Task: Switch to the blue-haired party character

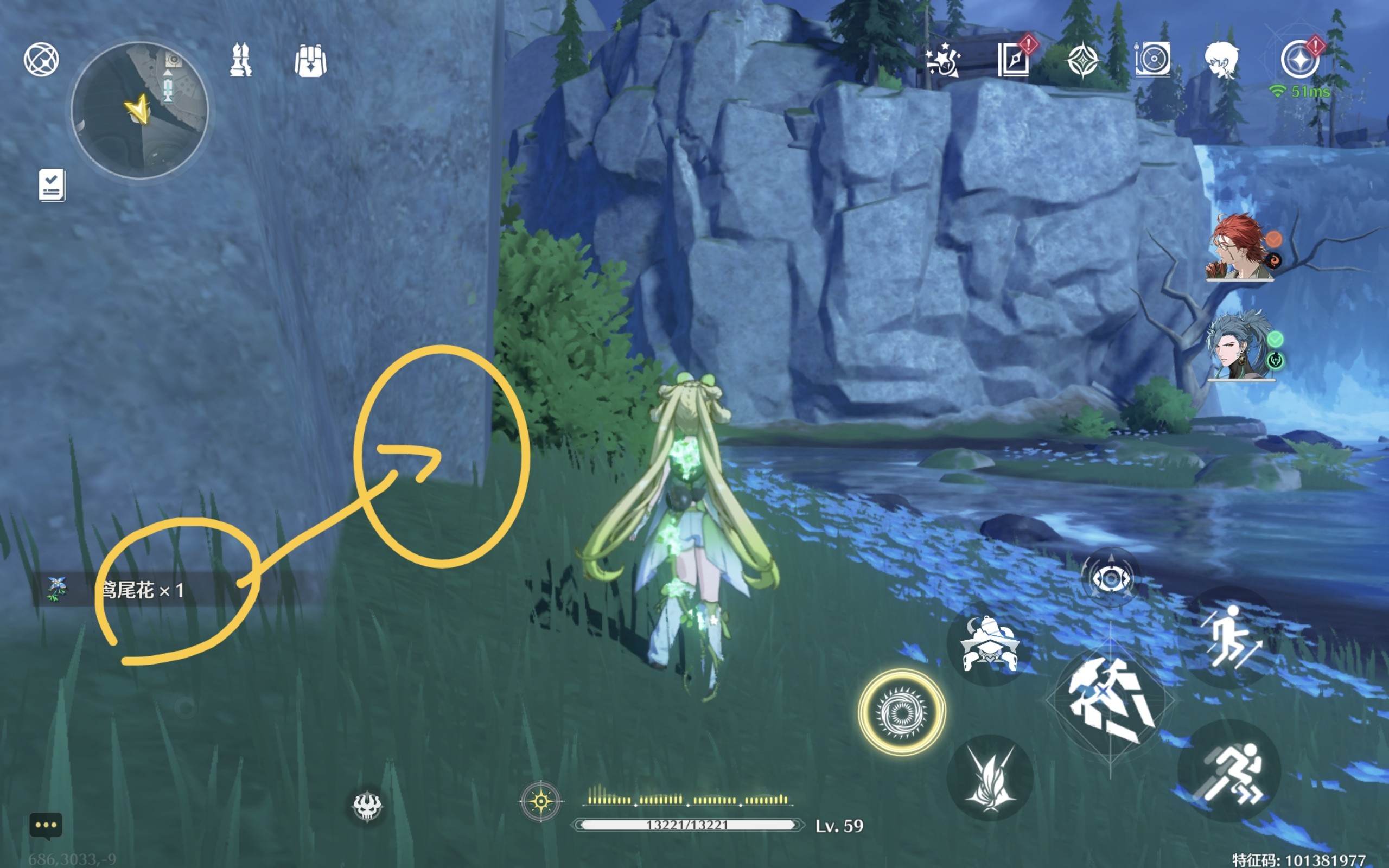Action: (1239, 347)
